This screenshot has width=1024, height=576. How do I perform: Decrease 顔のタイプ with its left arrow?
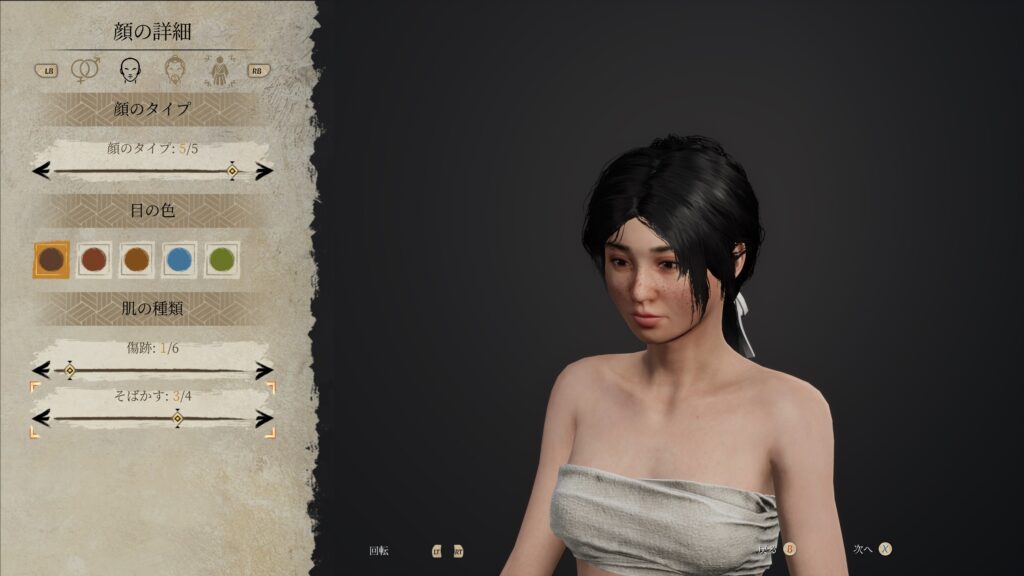tap(41, 171)
